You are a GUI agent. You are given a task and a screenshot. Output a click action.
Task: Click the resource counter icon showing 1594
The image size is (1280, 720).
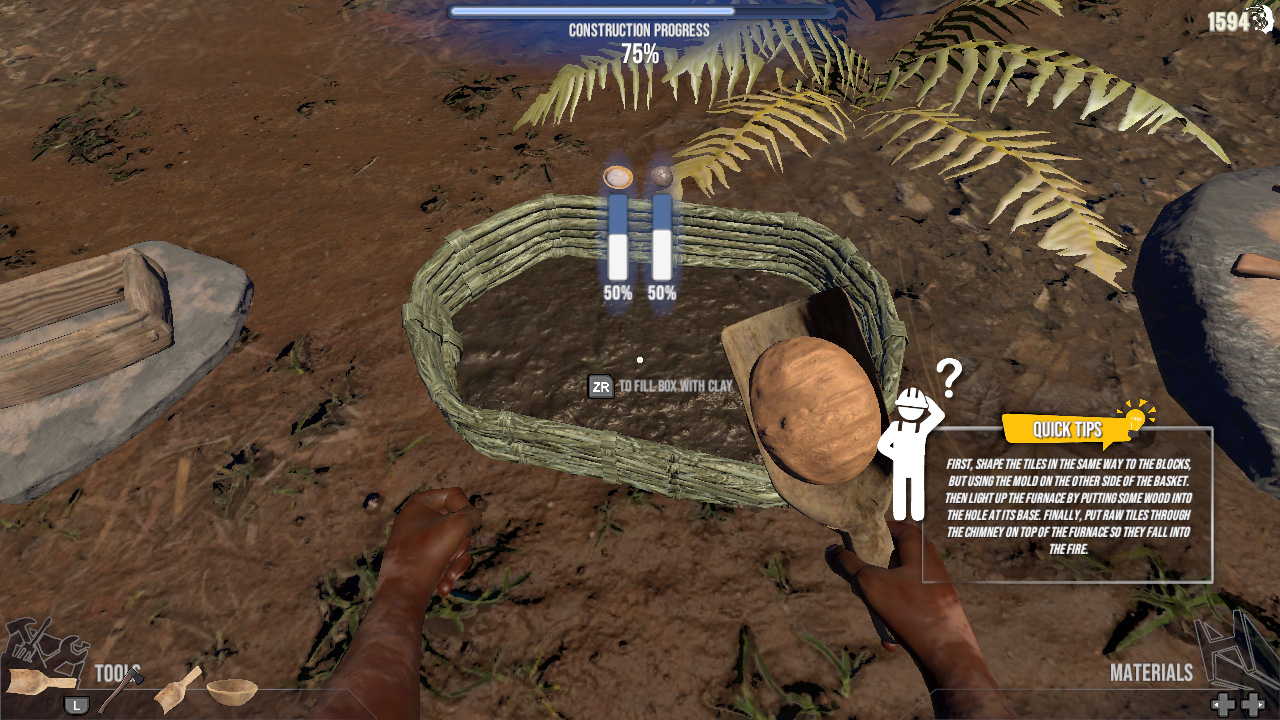point(1264,18)
